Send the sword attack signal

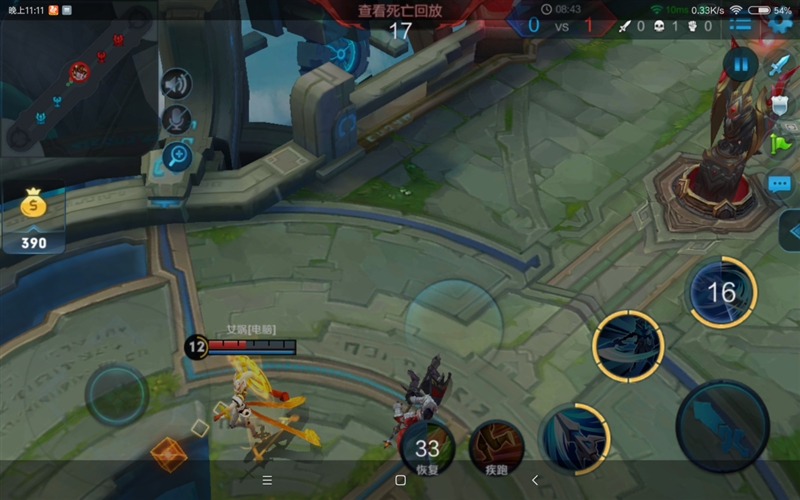[x=779, y=66]
